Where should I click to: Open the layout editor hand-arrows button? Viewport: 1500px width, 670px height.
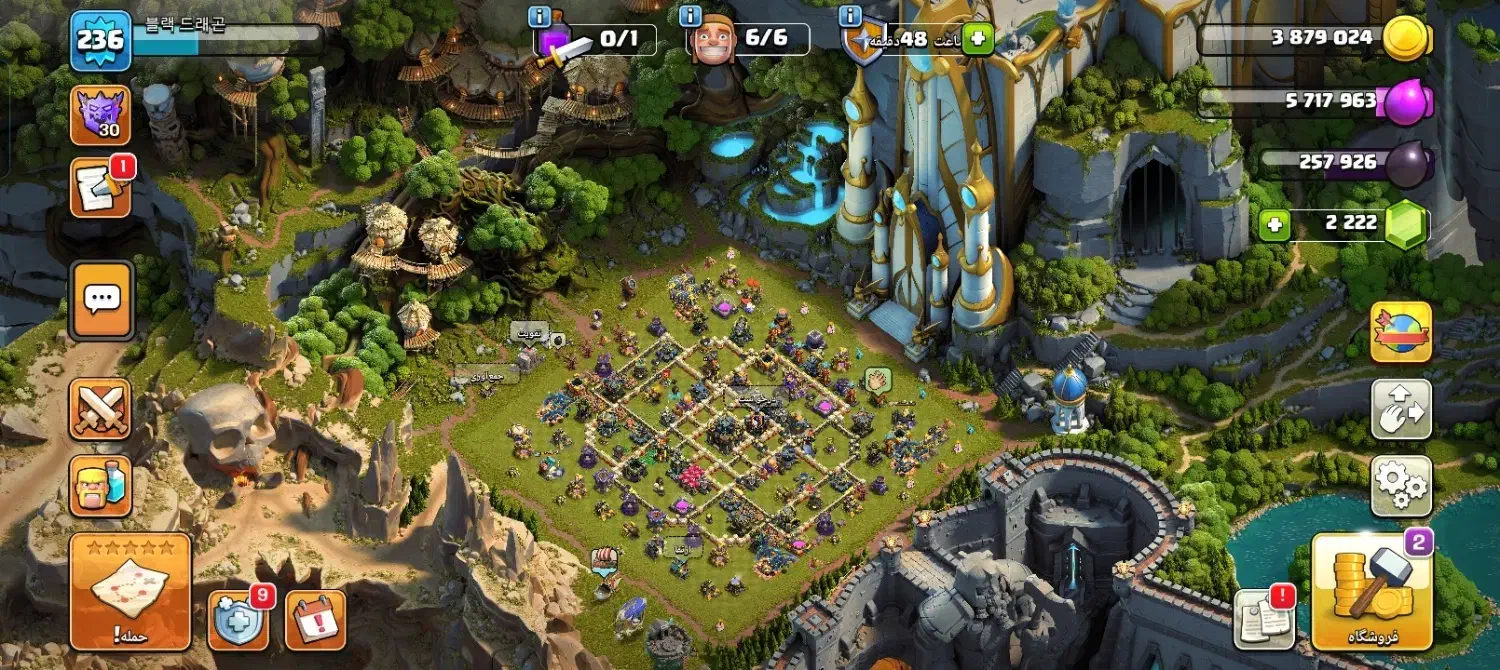tap(1401, 409)
